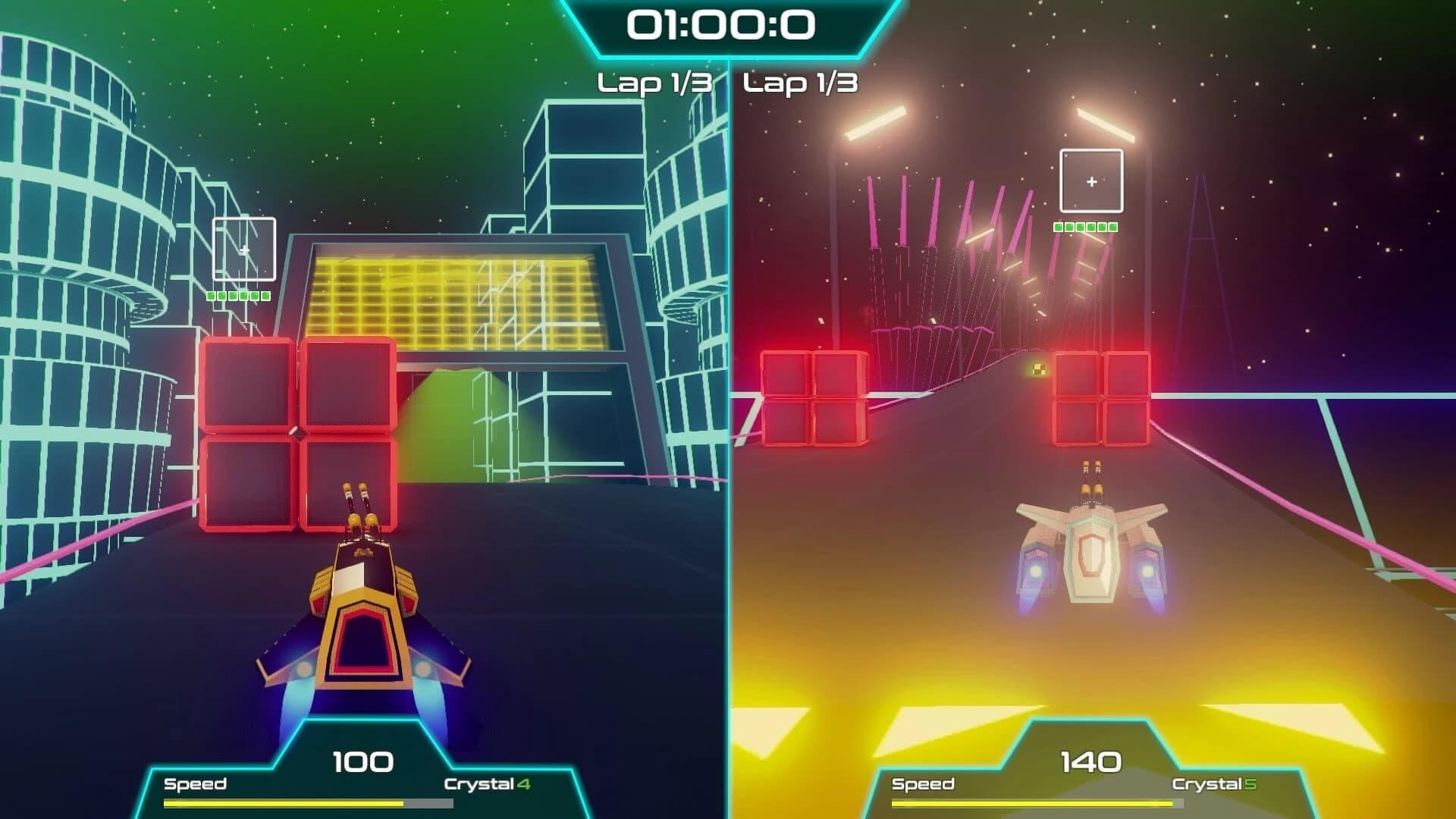Image resolution: width=1456 pixels, height=819 pixels.
Task: Toggle the green ammo pips under the right crosshair
Action: pos(1084,225)
